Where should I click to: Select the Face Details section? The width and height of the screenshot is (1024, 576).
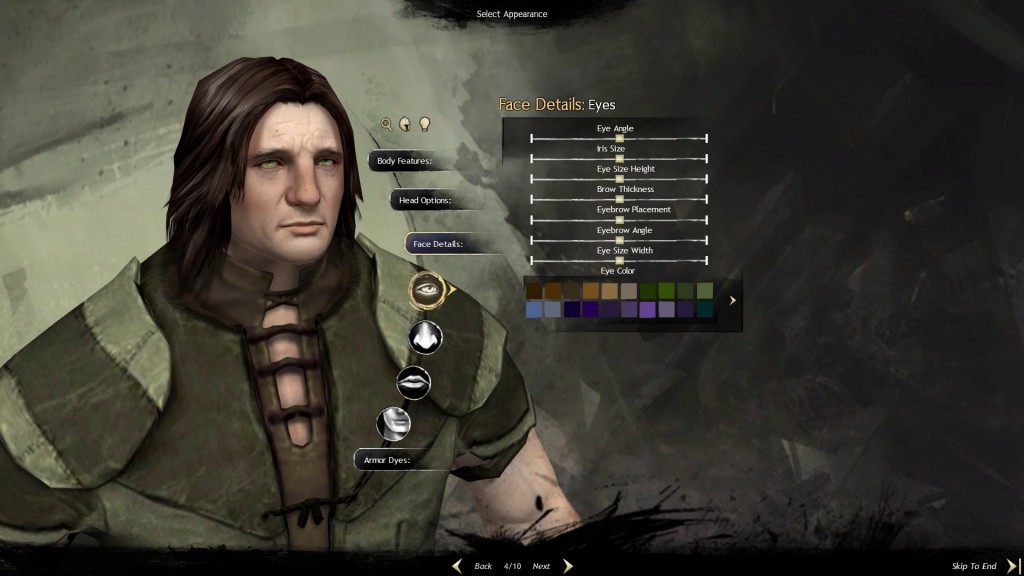(438, 244)
